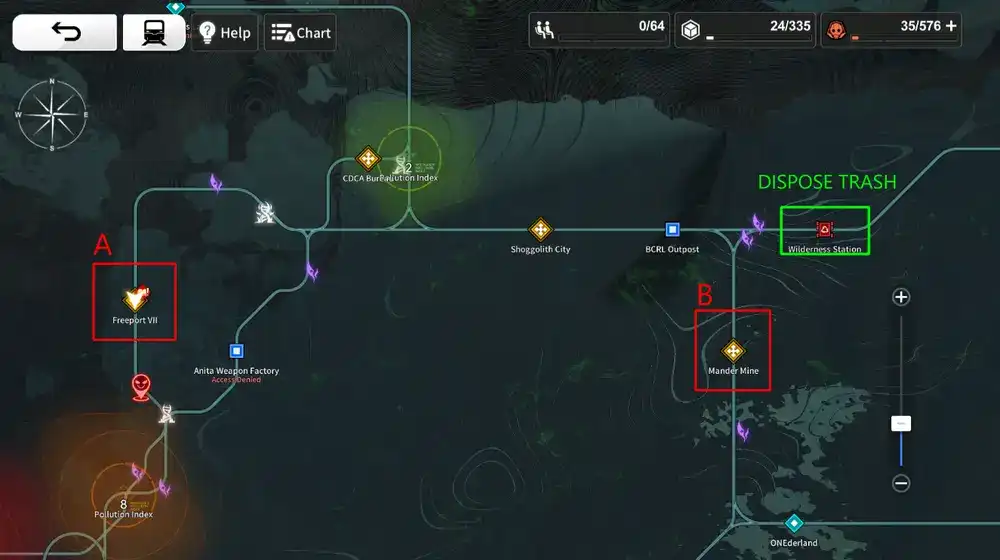Screen dimensions: 1000x560
Task: Select the Mander Mine marker
Action: click(x=733, y=351)
